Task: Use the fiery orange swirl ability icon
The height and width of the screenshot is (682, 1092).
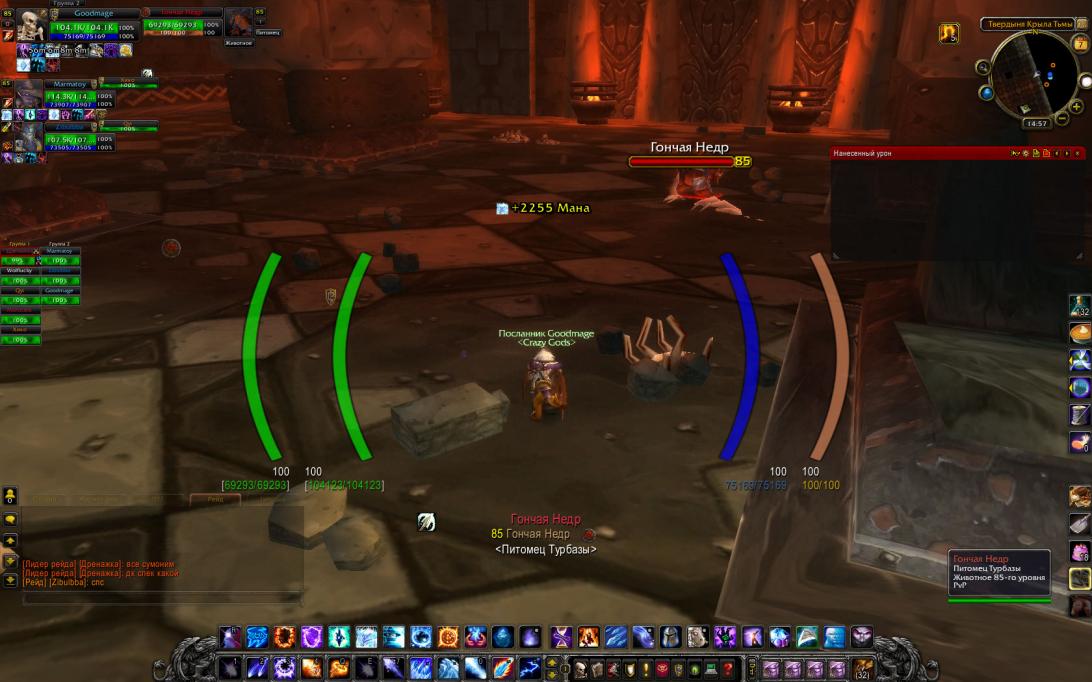Action: (284, 637)
